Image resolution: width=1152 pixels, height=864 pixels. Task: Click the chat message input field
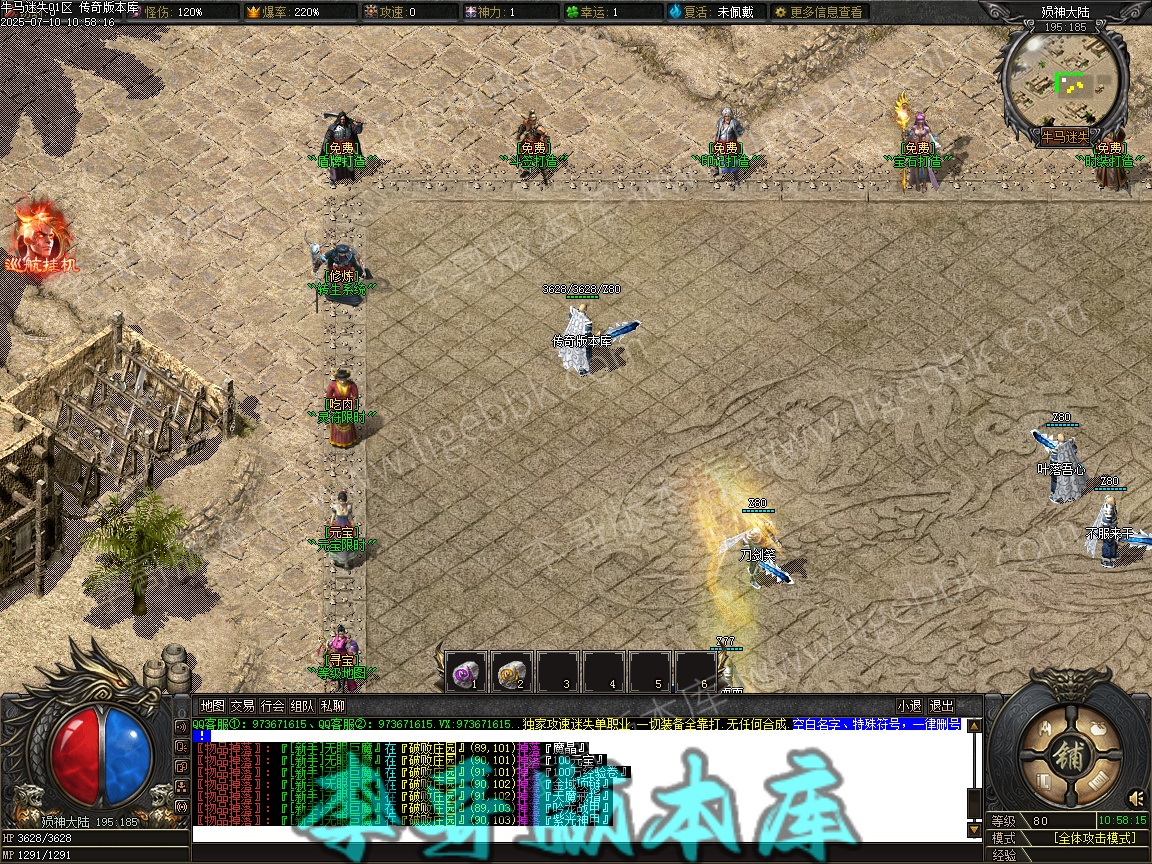578,833
